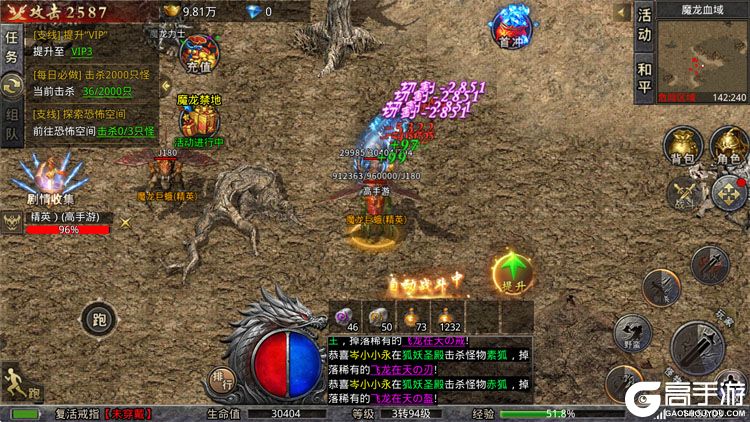Toggle the round 跑 run button
The width and height of the screenshot is (750, 422).
[x=96, y=321]
